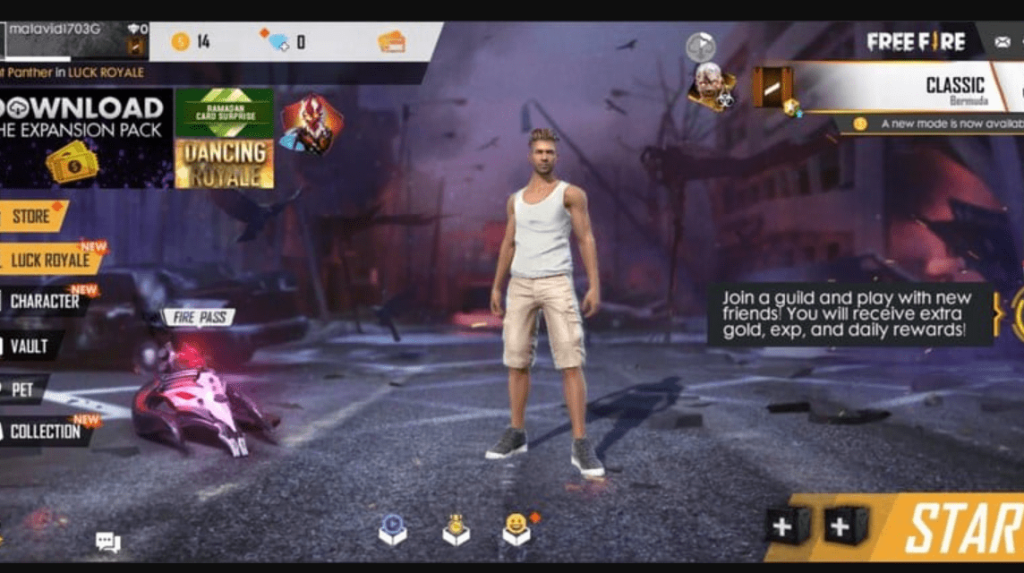This screenshot has height=573, width=1024.
Task: Open the Character menu
Action: [x=44, y=301]
